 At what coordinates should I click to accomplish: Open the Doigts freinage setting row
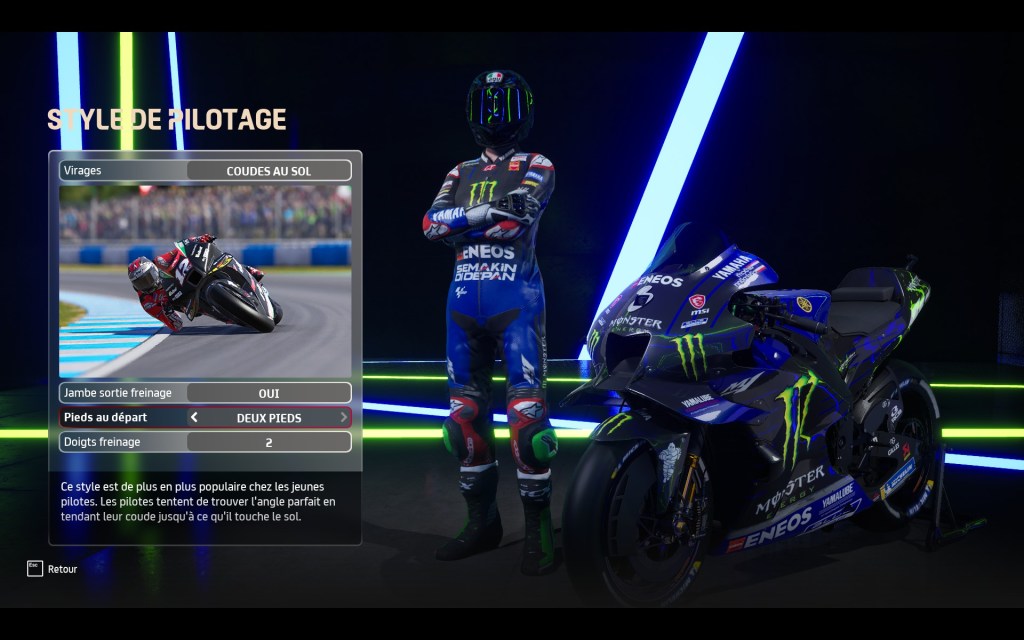click(x=205, y=442)
